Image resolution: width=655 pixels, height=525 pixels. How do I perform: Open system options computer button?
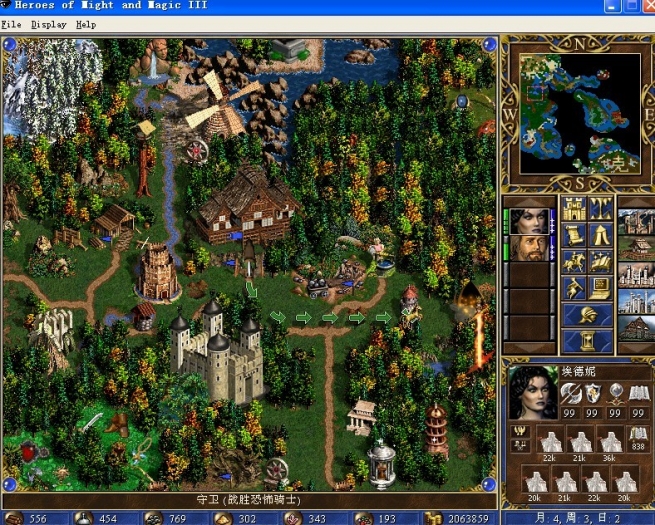point(601,288)
